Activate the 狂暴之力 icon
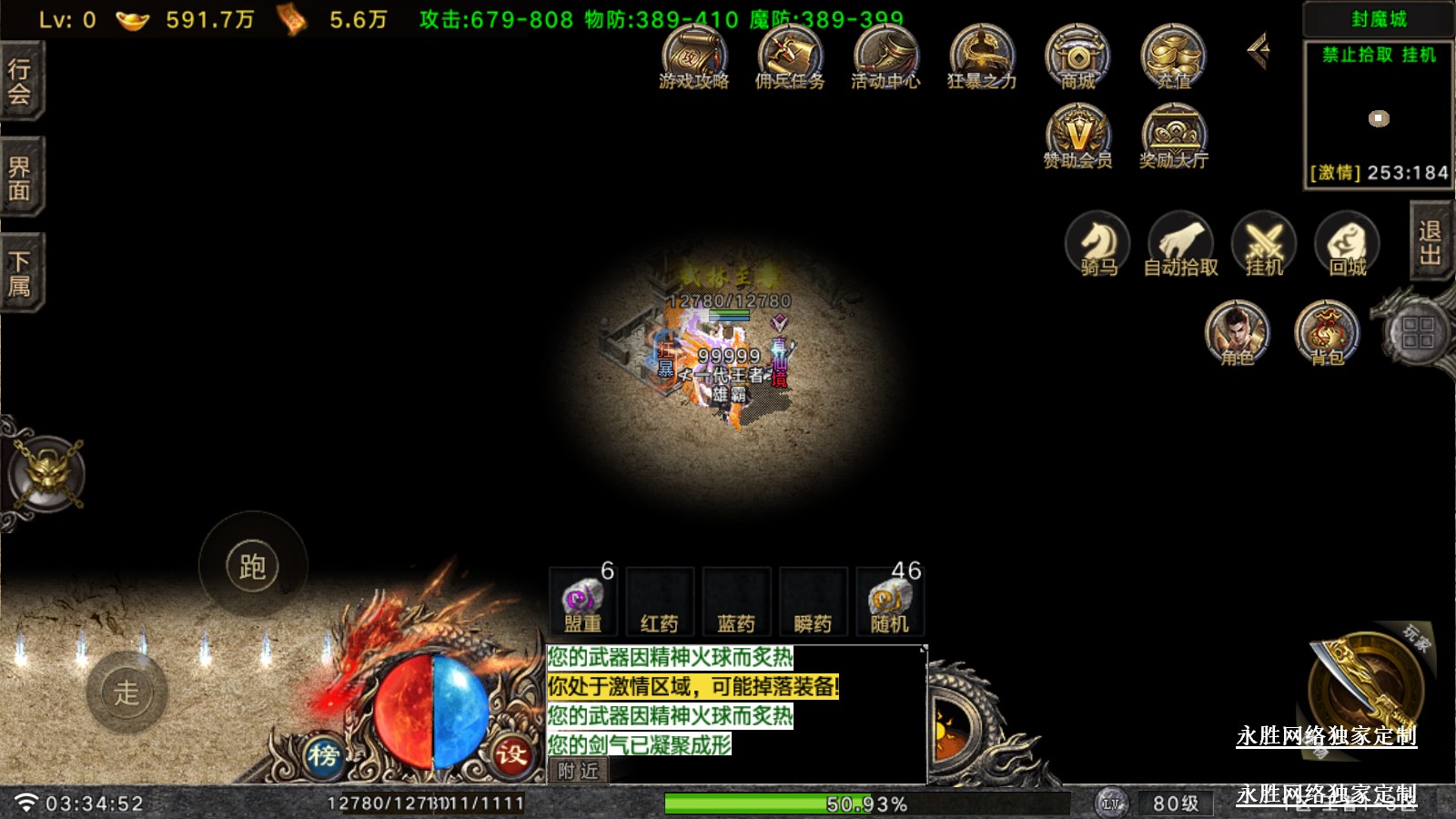Viewport: 1456px width, 819px height. (981, 56)
